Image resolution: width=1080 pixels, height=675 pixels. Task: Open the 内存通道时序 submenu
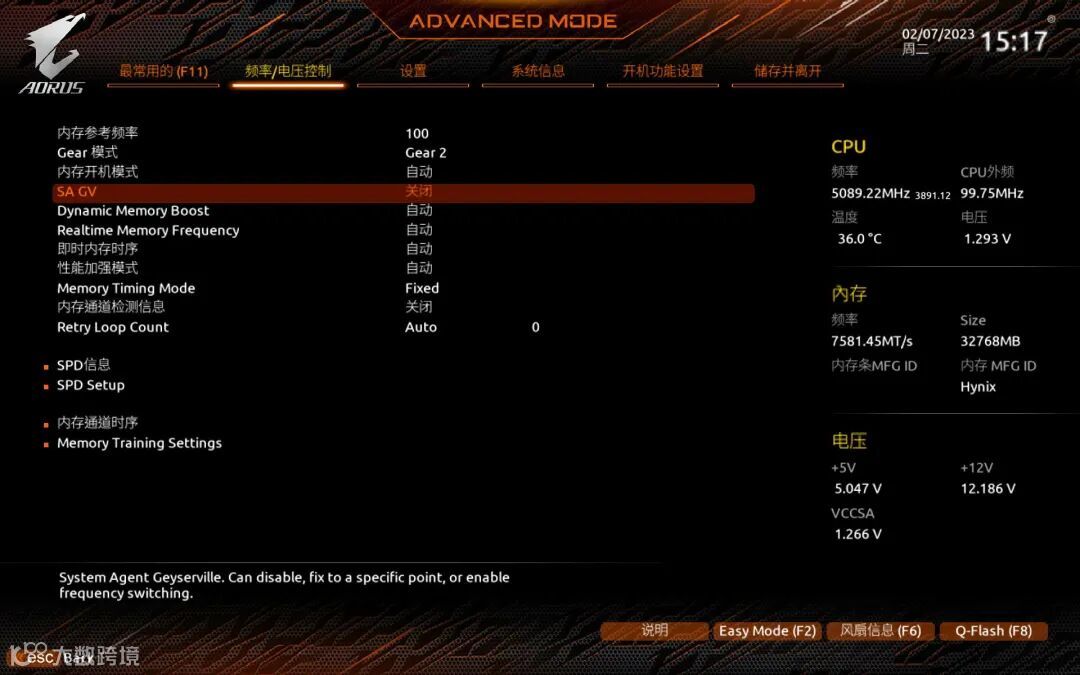point(97,423)
